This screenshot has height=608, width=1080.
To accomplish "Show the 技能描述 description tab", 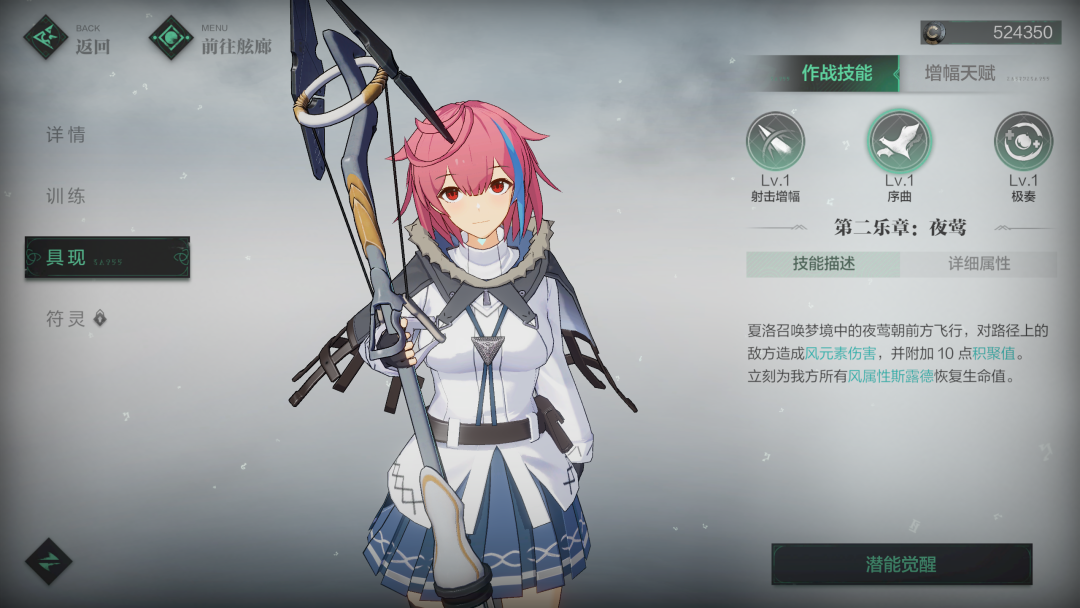I will 824,264.
